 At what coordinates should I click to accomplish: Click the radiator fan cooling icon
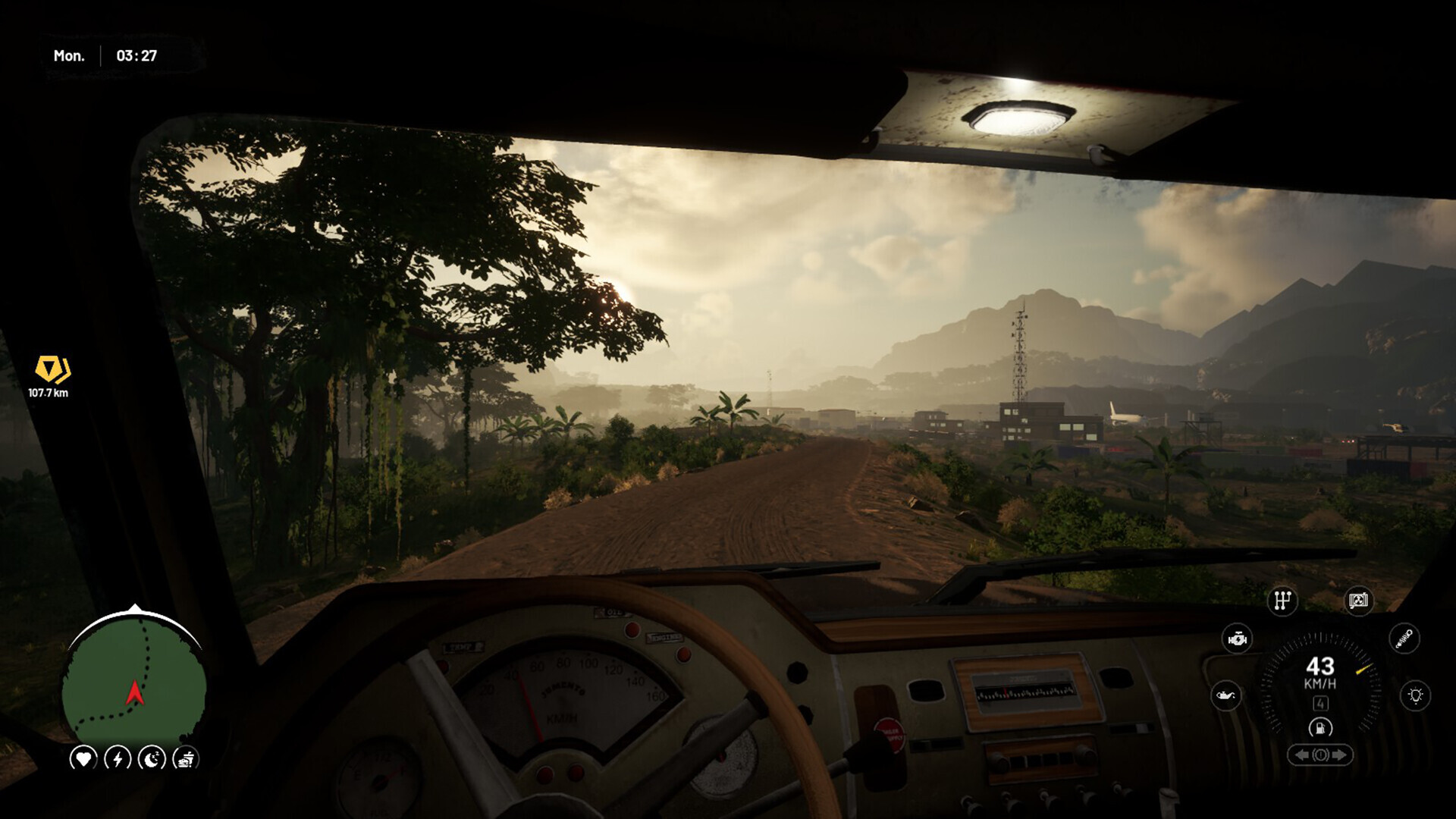click(1358, 601)
